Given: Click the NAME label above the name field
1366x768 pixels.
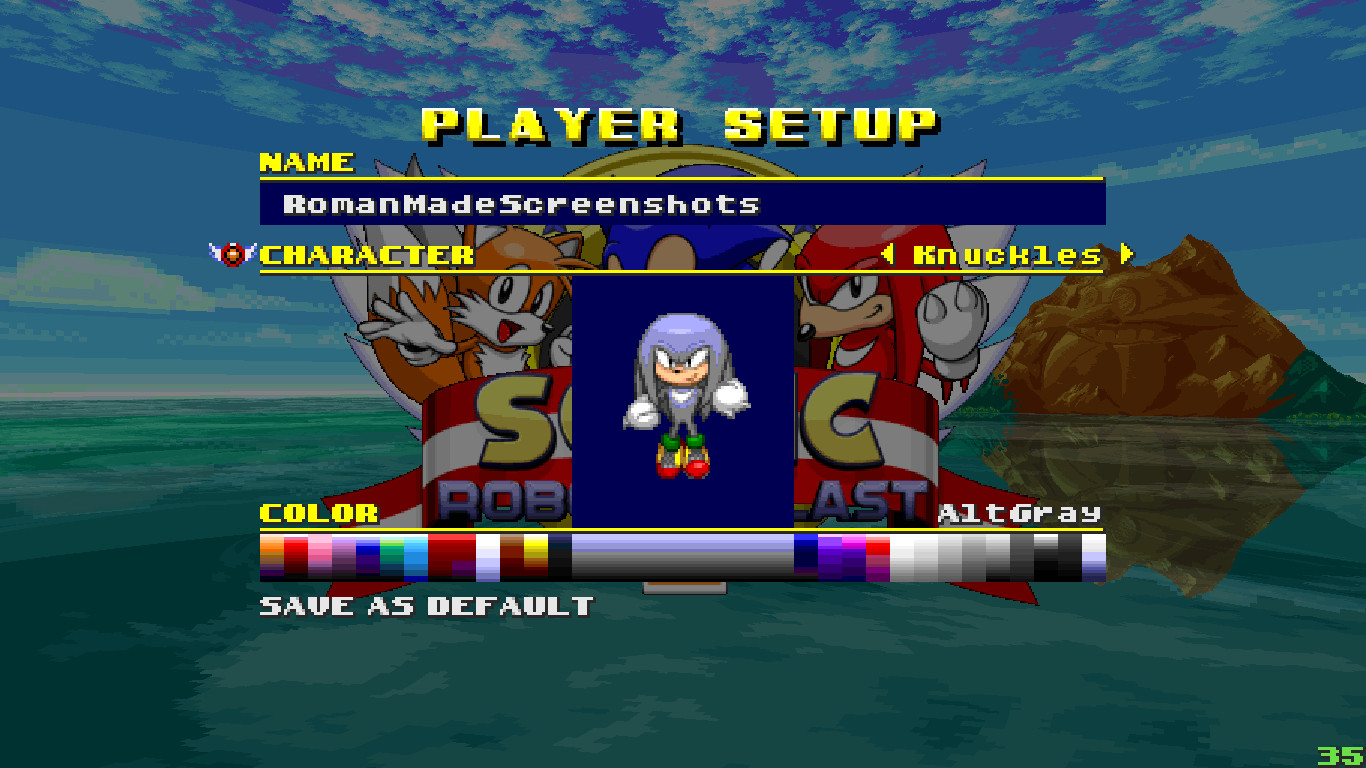Looking at the screenshot, I should [305, 162].
